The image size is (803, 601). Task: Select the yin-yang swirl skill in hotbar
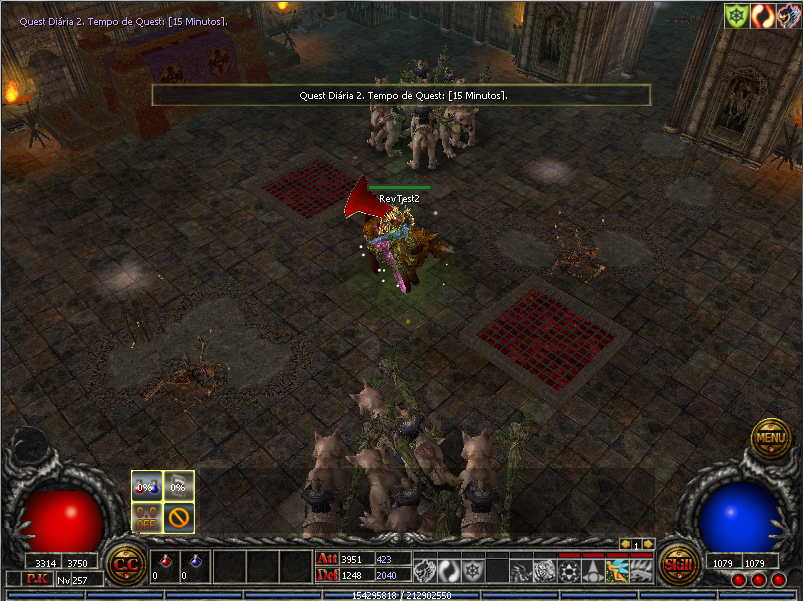click(x=448, y=570)
